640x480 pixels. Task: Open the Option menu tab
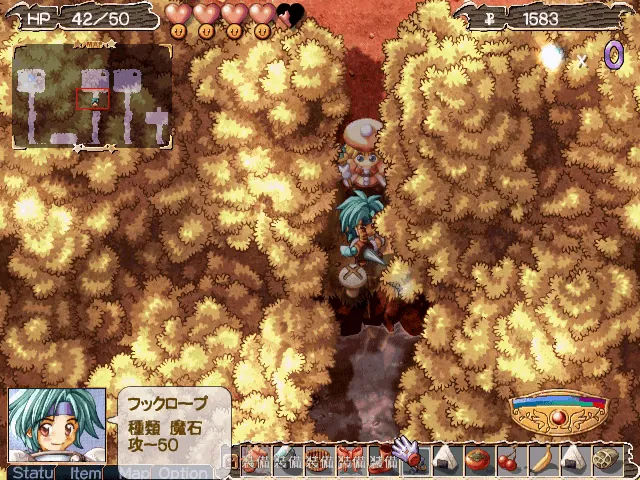coord(182,472)
